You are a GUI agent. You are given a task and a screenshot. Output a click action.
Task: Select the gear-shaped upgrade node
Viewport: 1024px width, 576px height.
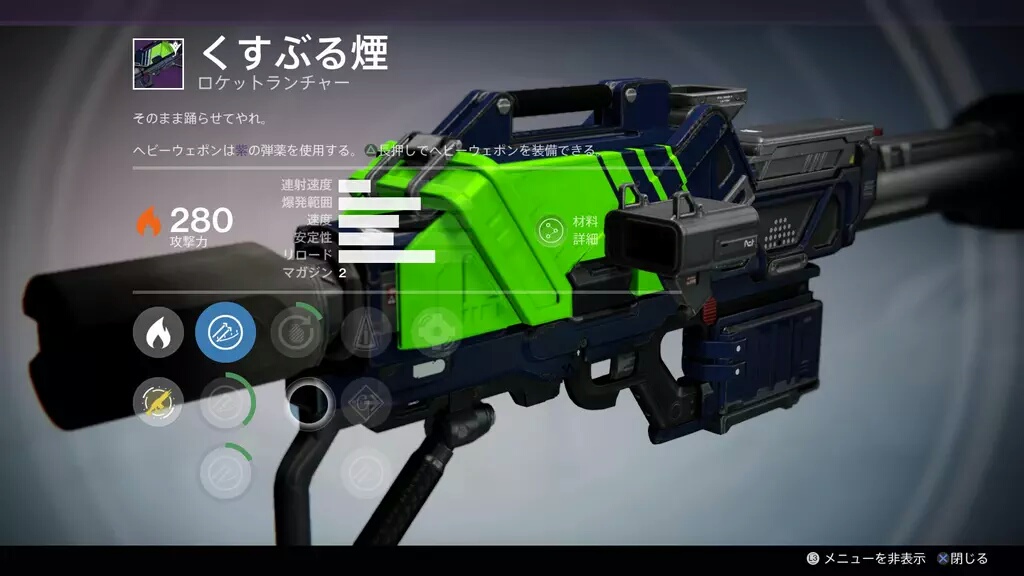437,333
